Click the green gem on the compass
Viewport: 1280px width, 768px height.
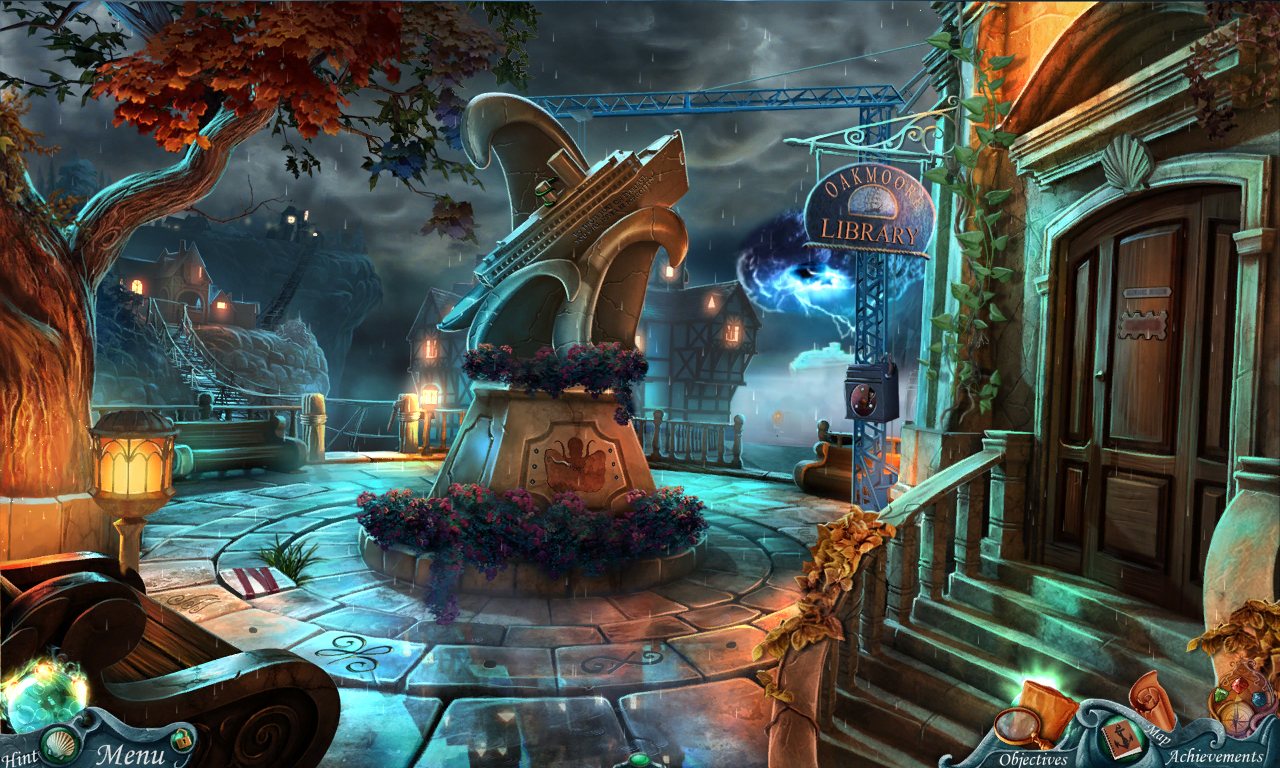1220,693
